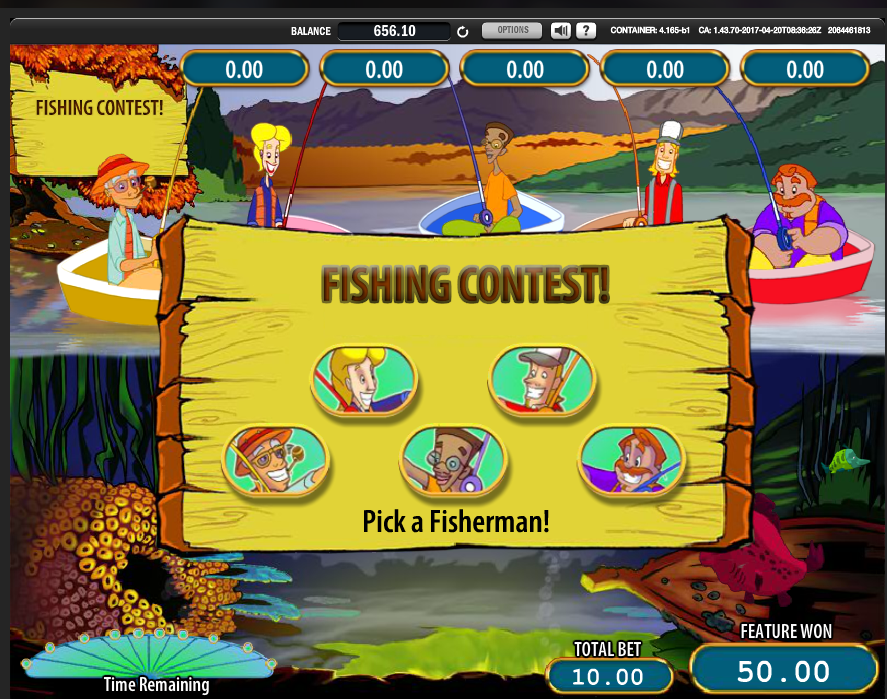
Task: Pick the blonde-haired fisherman portrait
Action: pos(362,380)
